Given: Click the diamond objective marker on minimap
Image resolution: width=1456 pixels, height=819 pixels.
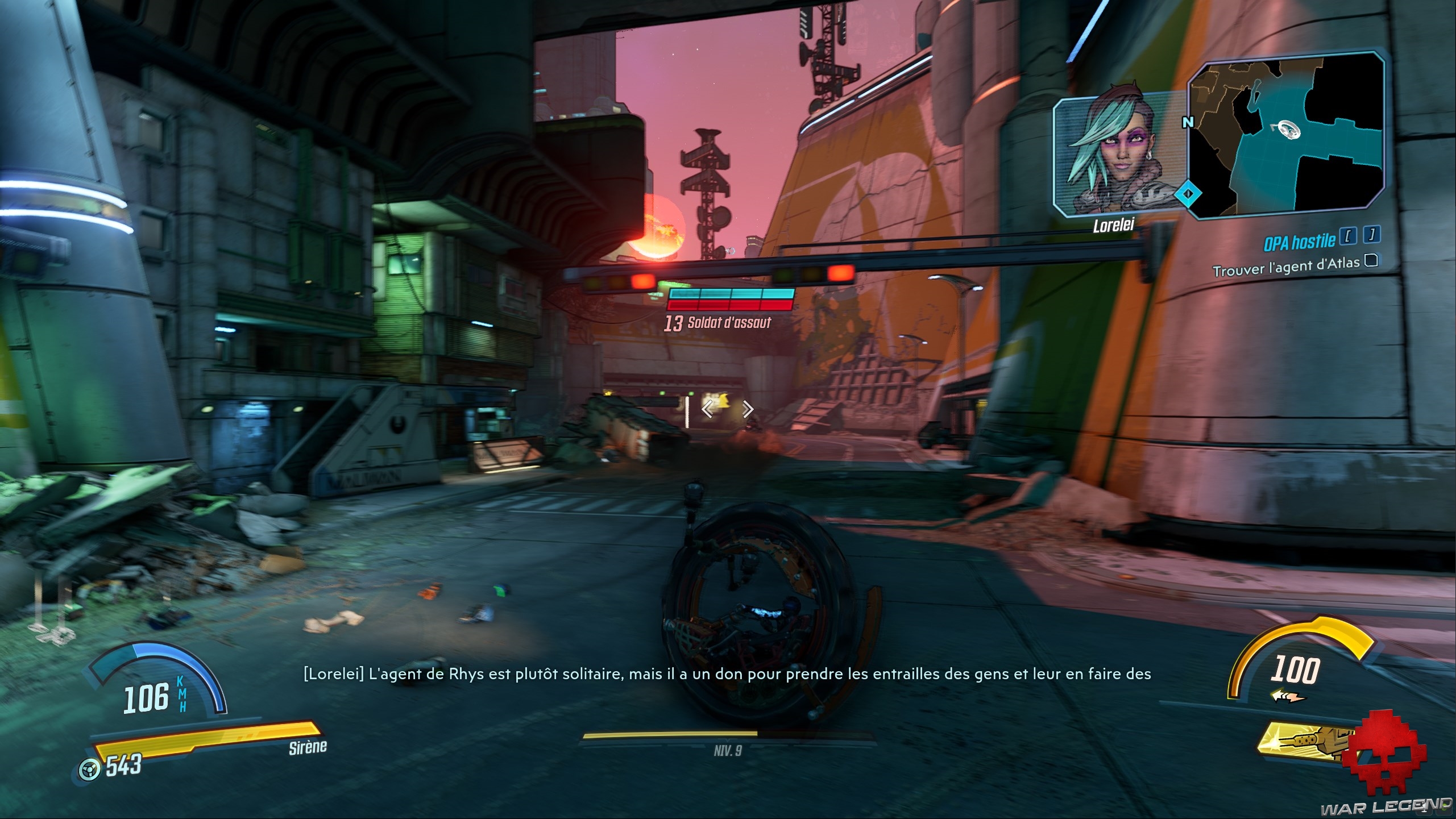Looking at the screenshot, I should pos(1188,194).
